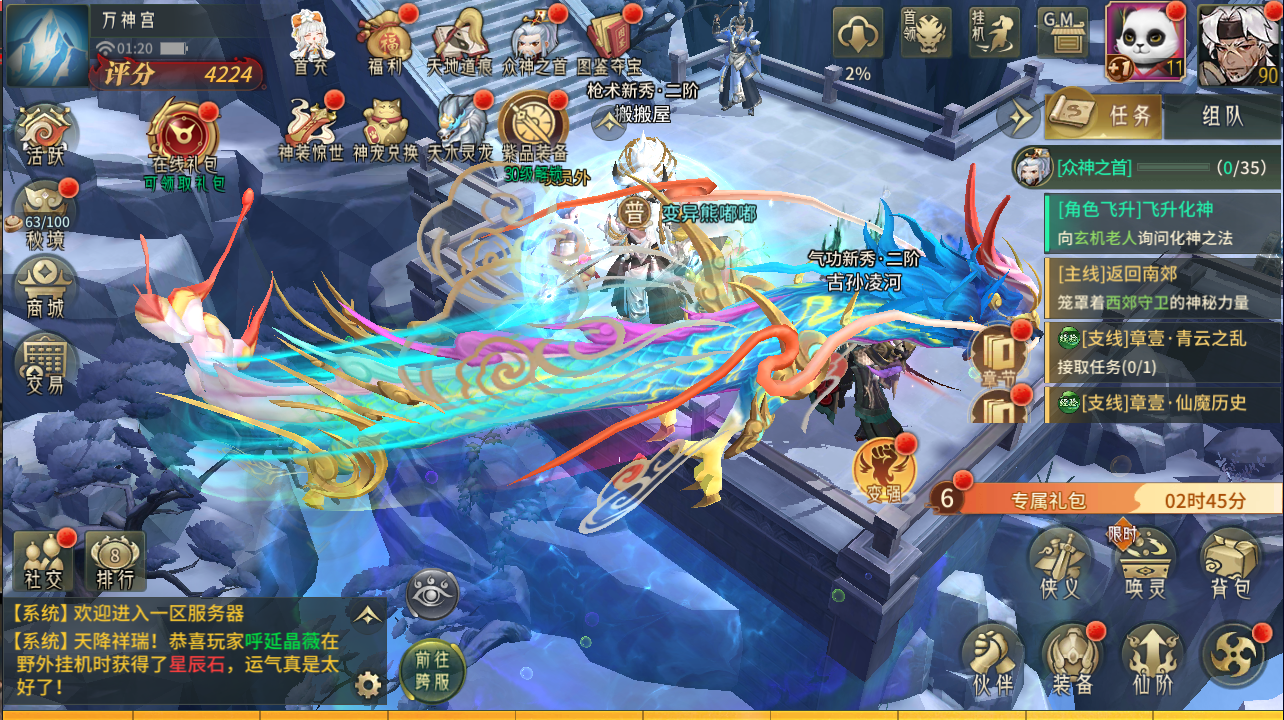The image size is (1284, 720).
Task: Open the 福利 welfare bag
Action: click(385, 40)
